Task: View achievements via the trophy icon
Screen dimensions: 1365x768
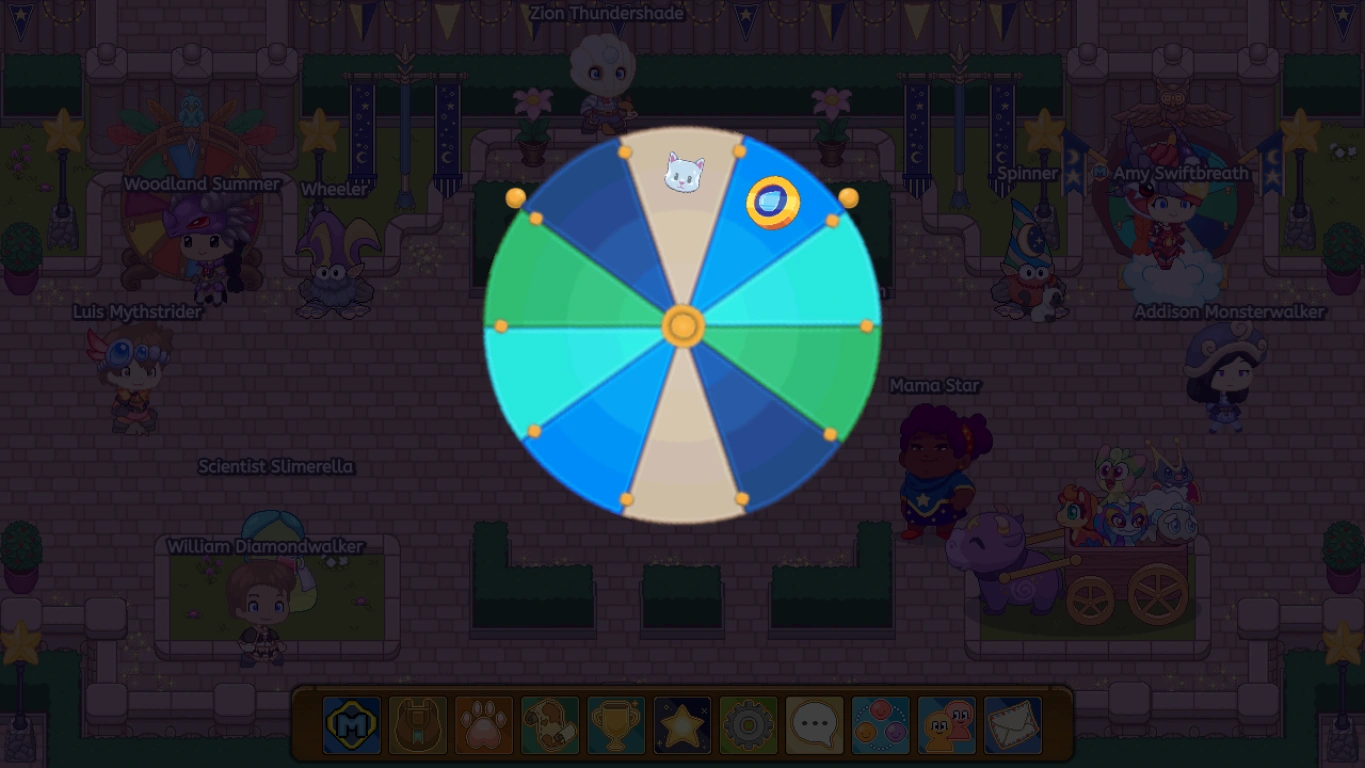Action: pos(614,725)
